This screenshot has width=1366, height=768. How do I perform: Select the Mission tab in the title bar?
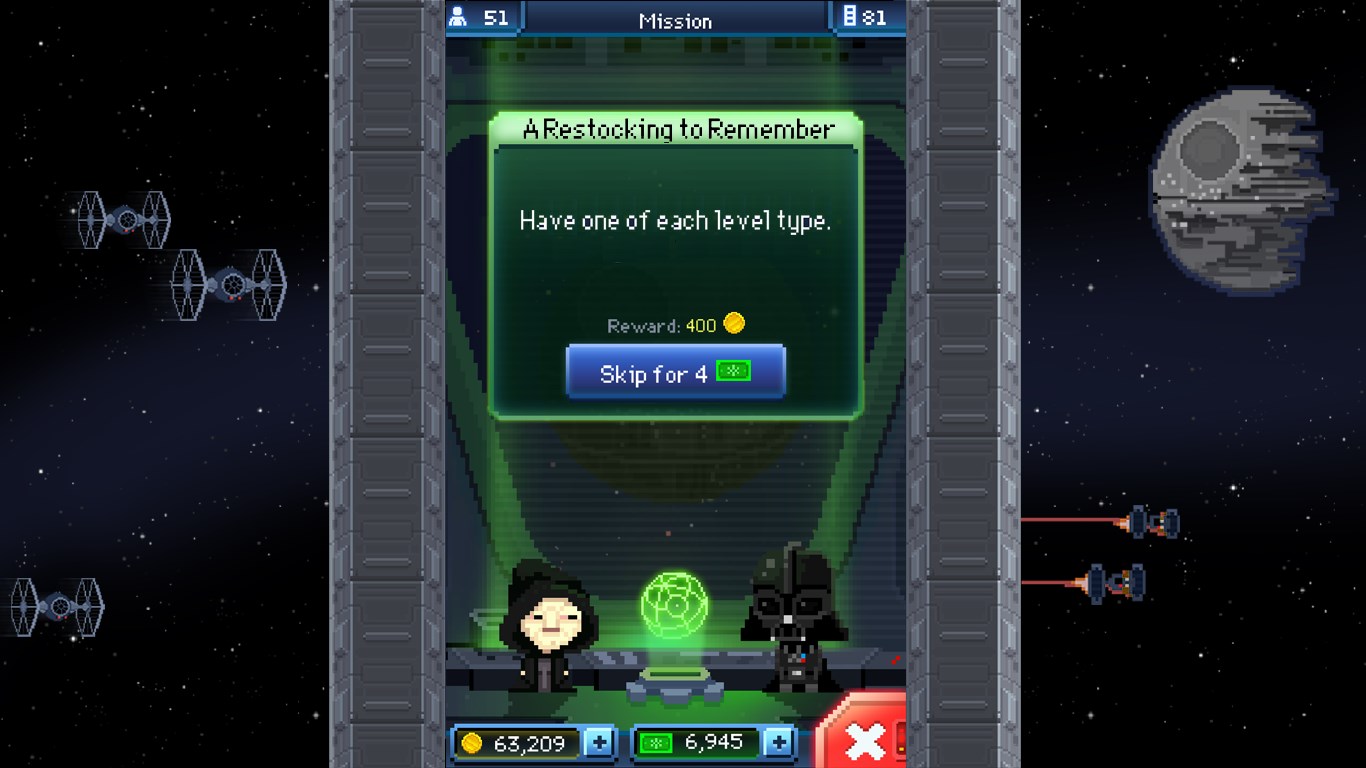coord(675,20)
